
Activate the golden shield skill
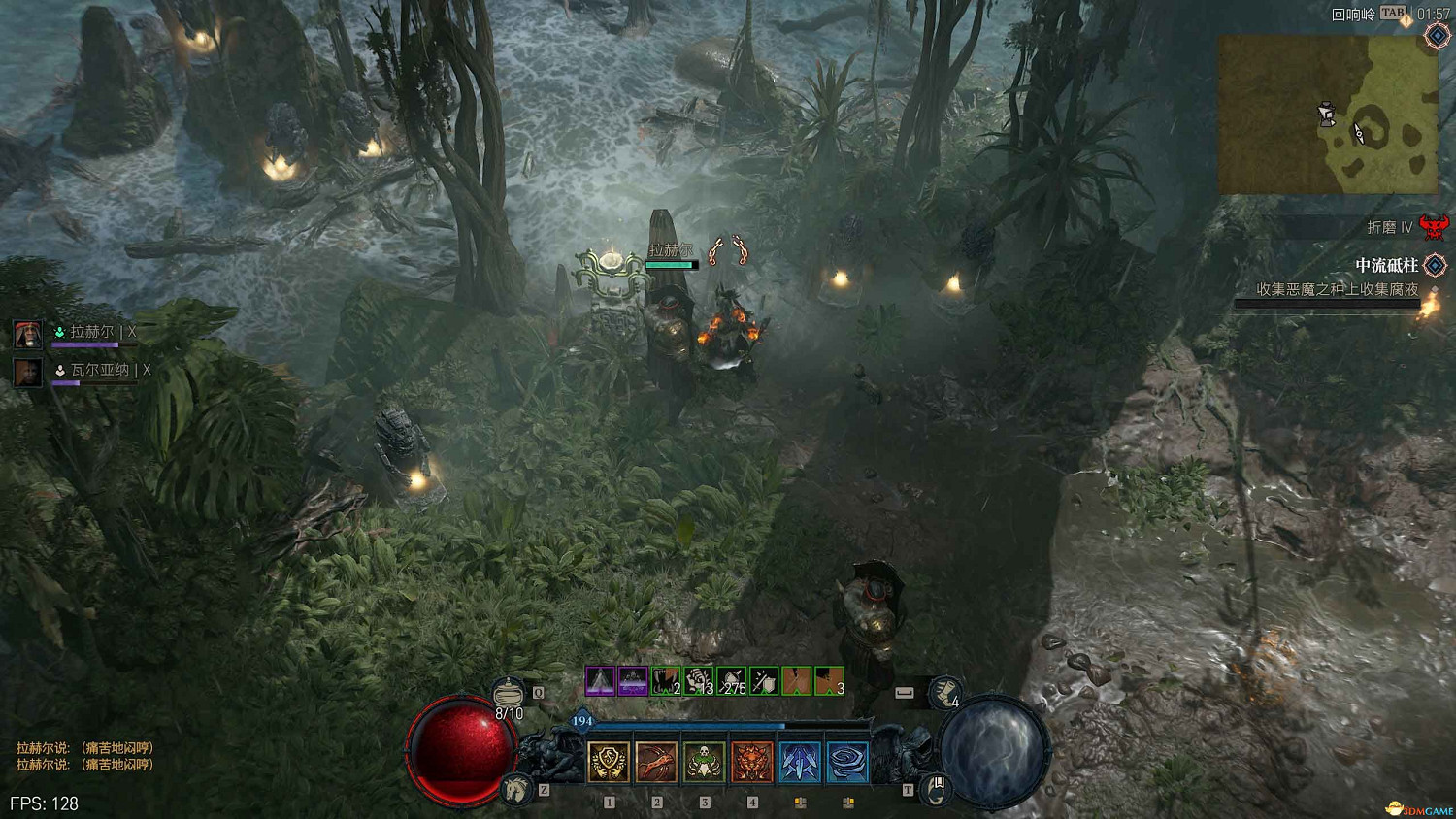pyautogui.click(x=609, y=762)
